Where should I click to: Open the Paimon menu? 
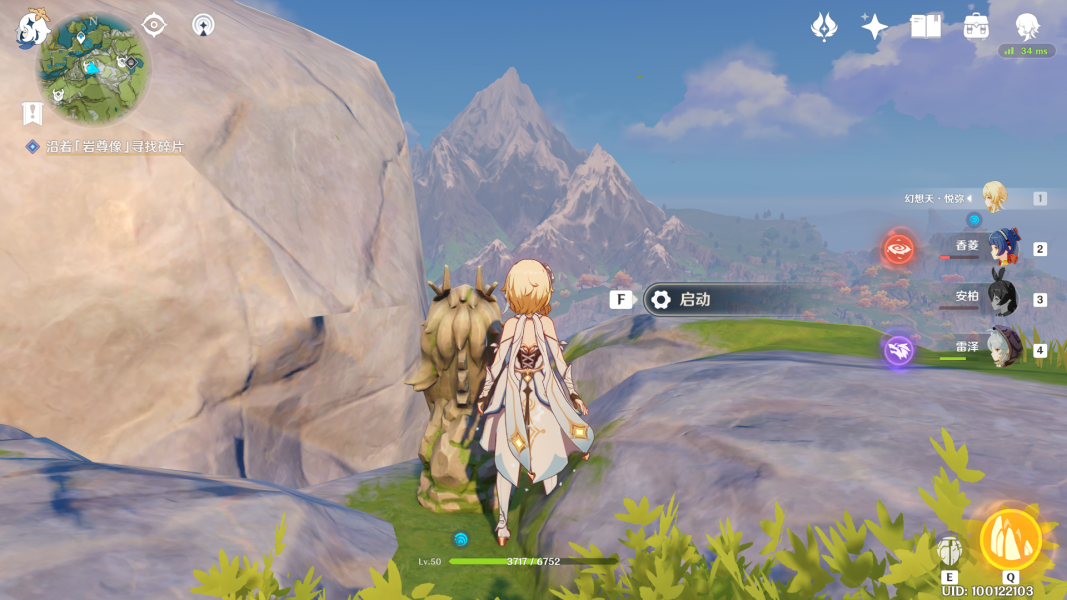click(x=32, y=30)
